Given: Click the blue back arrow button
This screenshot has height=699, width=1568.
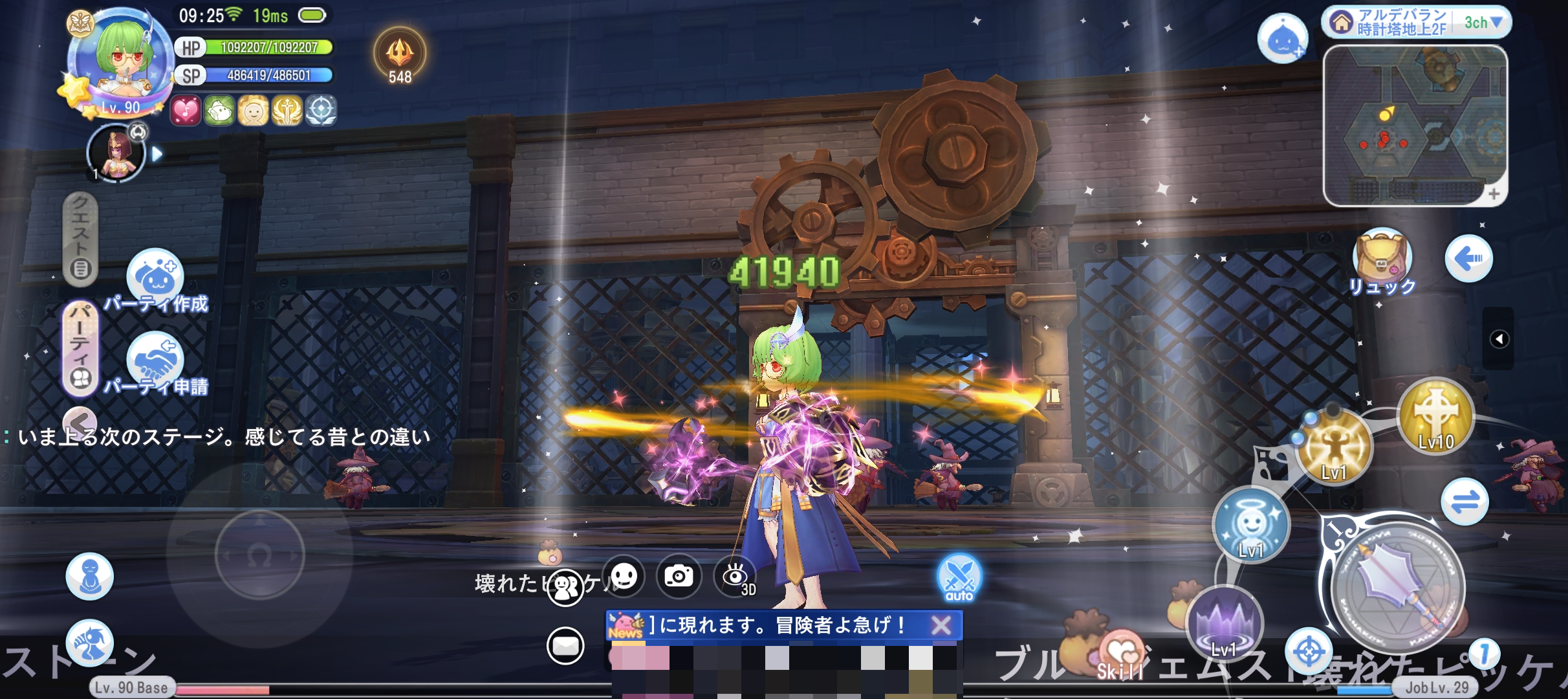Looking at the screenshot, I should point(1468,259).
